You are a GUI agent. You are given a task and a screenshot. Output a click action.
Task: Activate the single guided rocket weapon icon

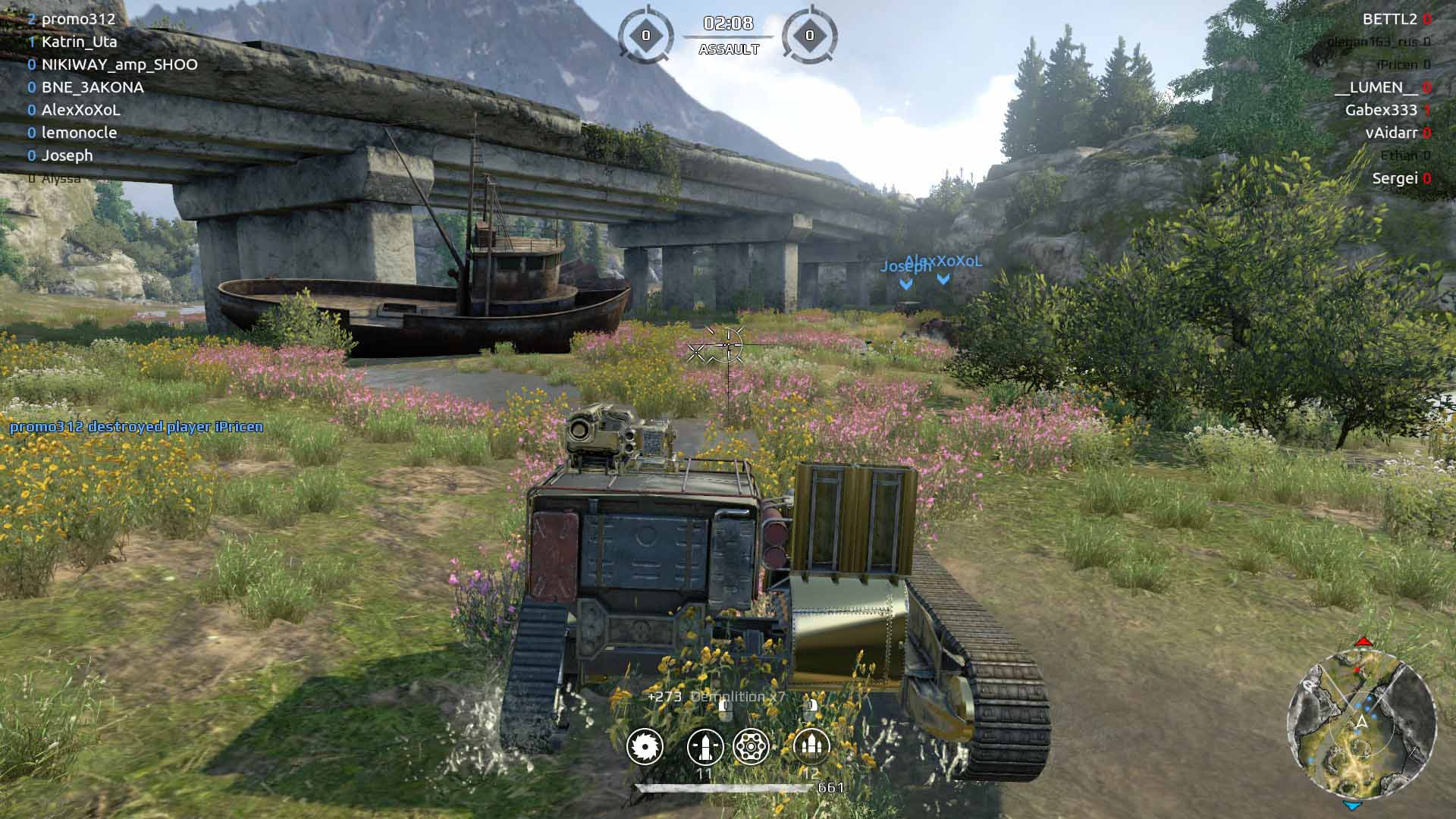click(705, 747)
